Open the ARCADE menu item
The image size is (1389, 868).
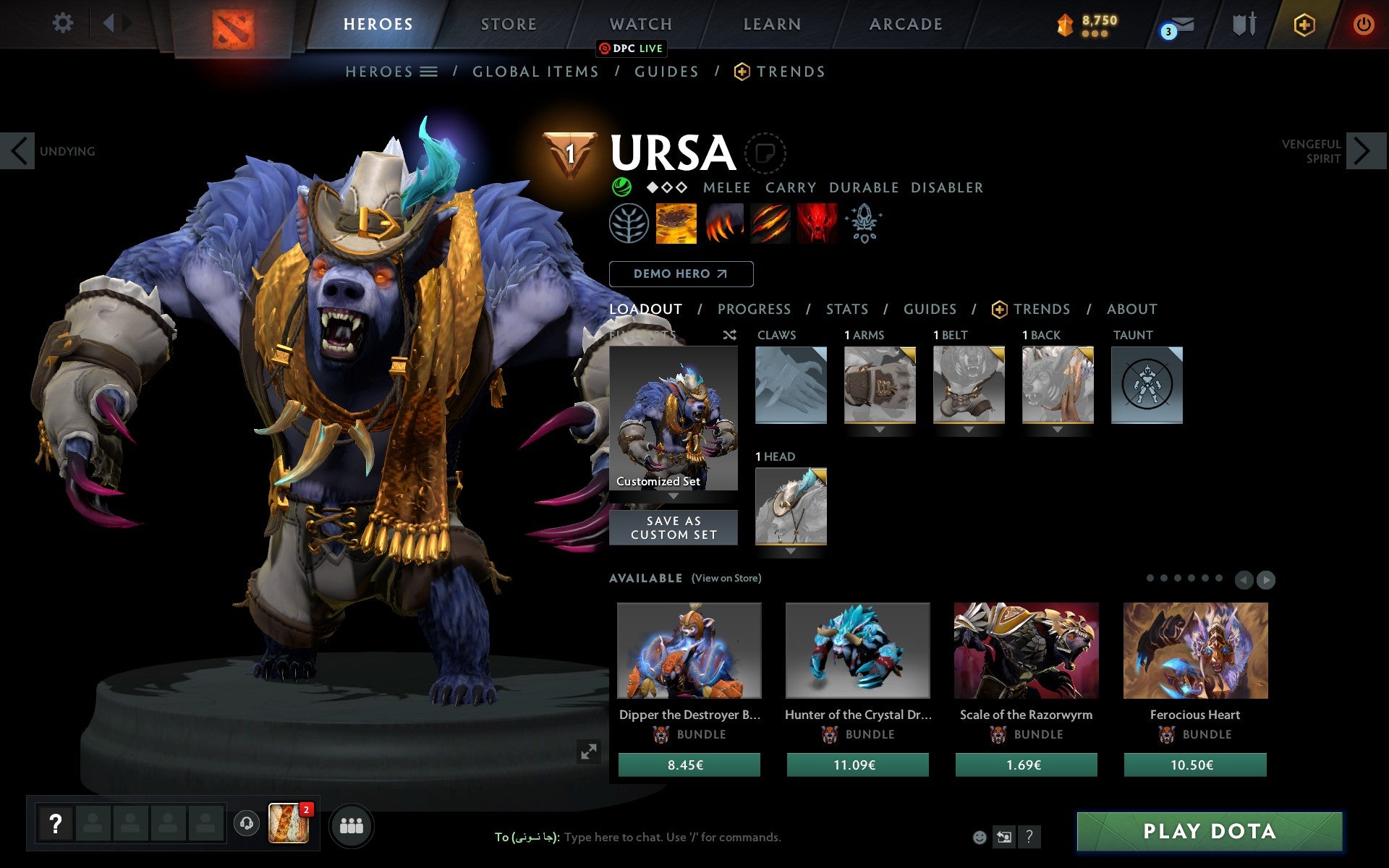[905, 24]
